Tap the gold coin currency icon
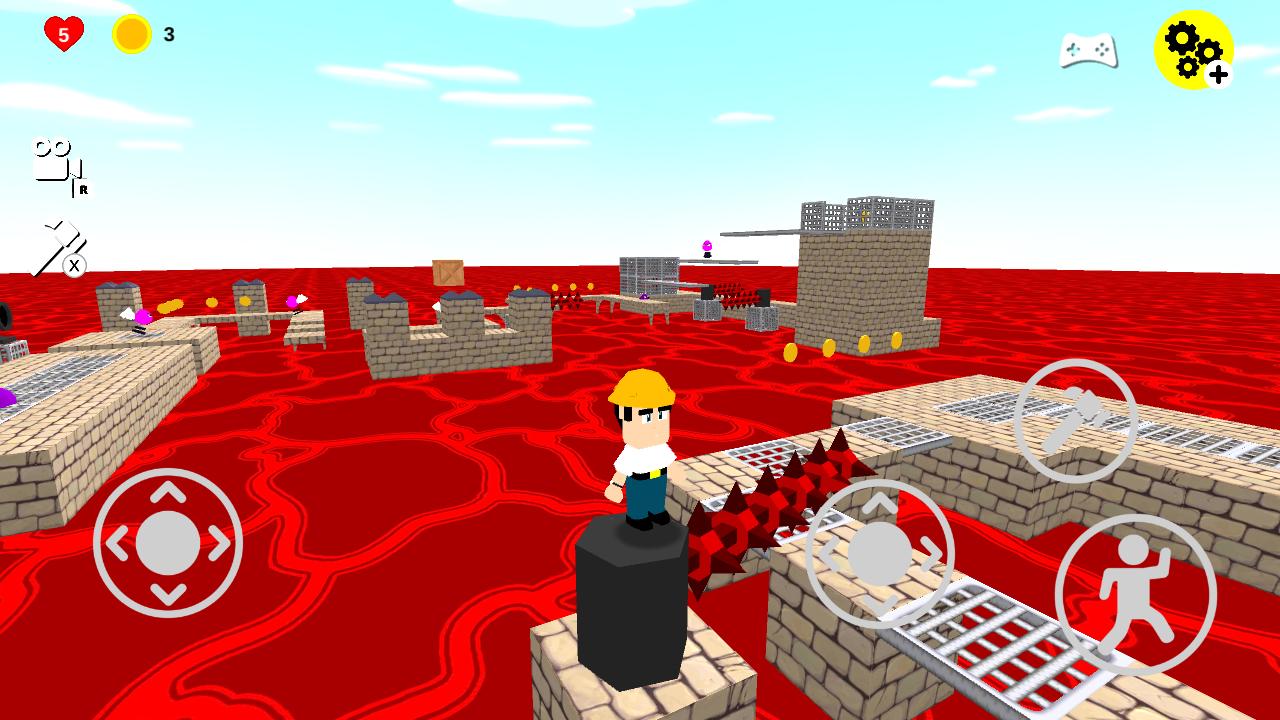 click(131, 31)
